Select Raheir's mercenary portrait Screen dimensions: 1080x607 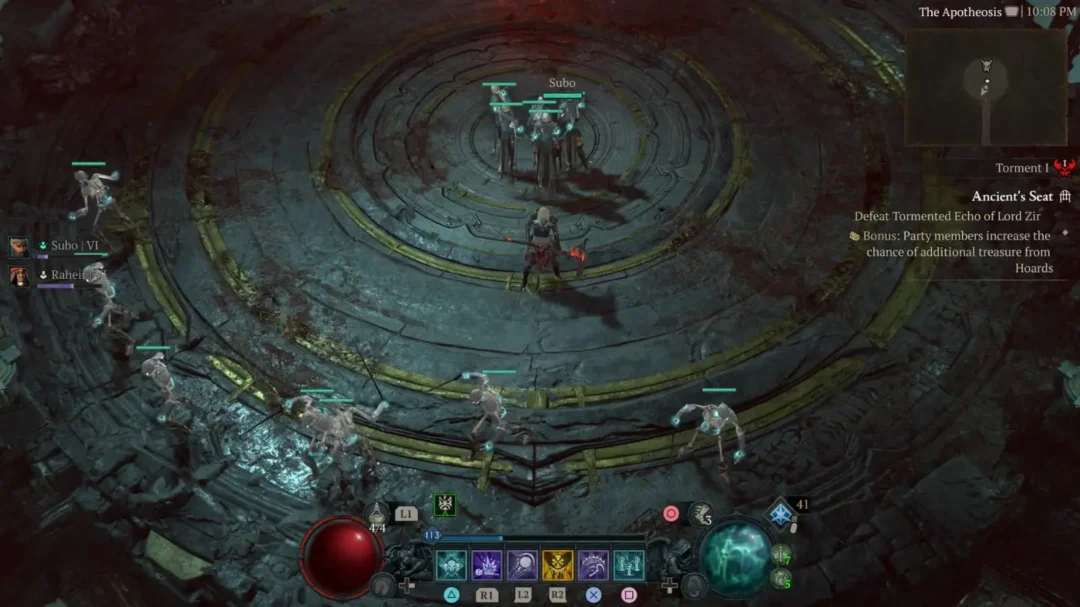[20, 275]
